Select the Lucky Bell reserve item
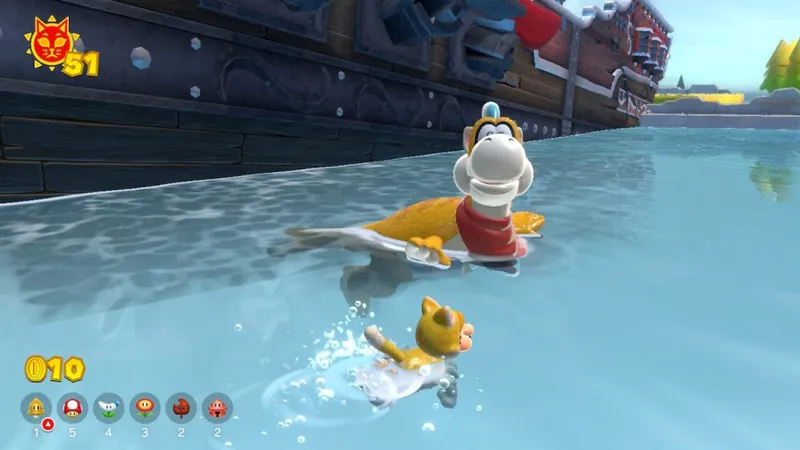The width and height of the screenshot is (800, 450). click(217, 407)
